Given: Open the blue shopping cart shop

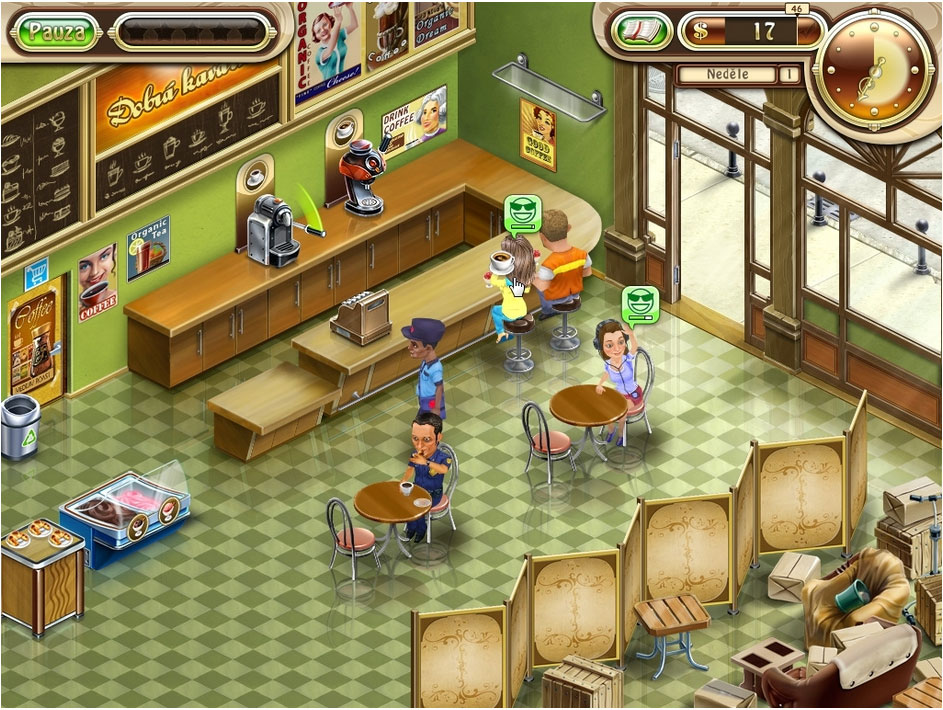Looking at the screenshot, I should click(37, 271).
